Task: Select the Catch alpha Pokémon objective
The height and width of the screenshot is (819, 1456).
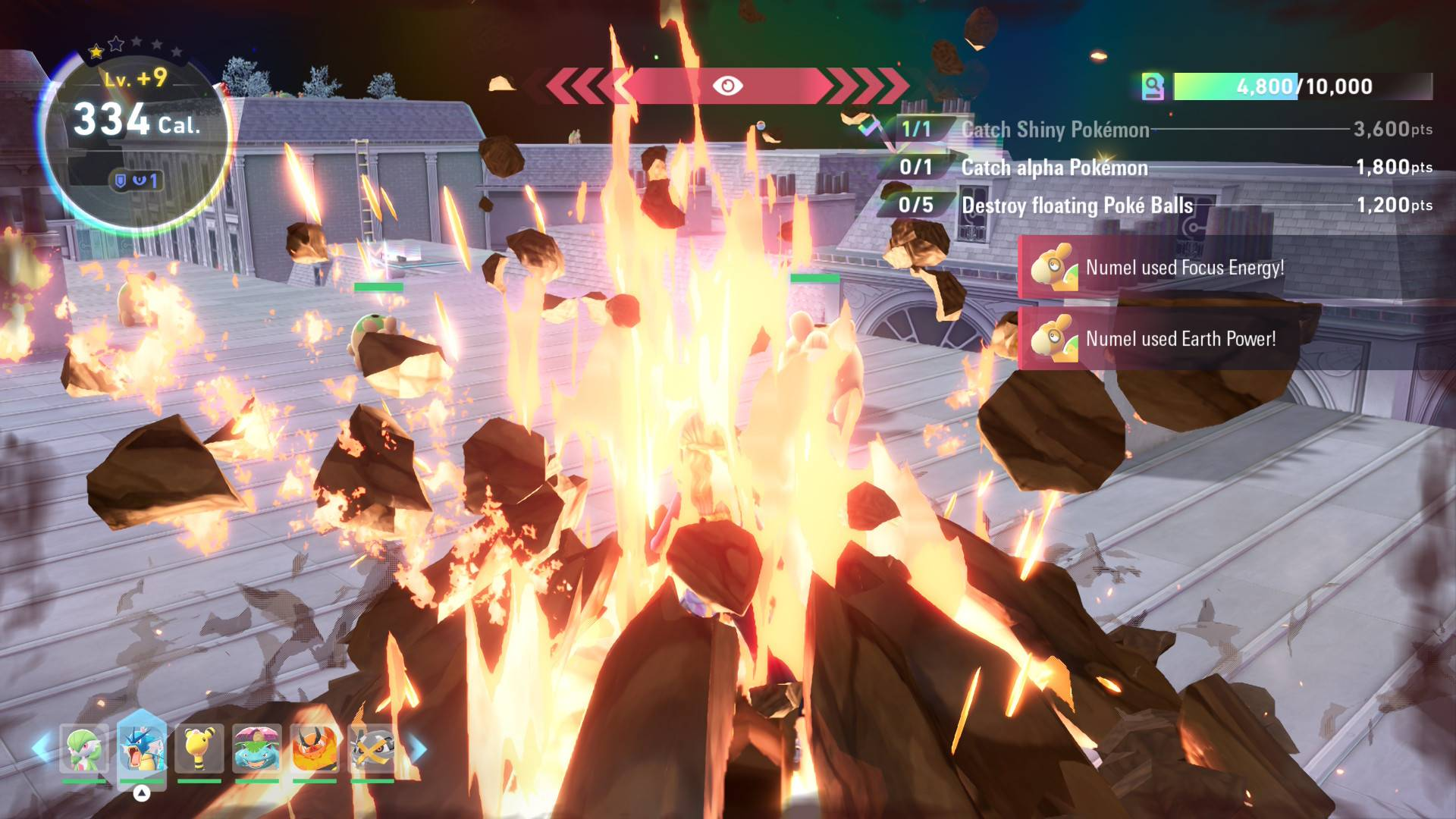Action: point(1054,168)
